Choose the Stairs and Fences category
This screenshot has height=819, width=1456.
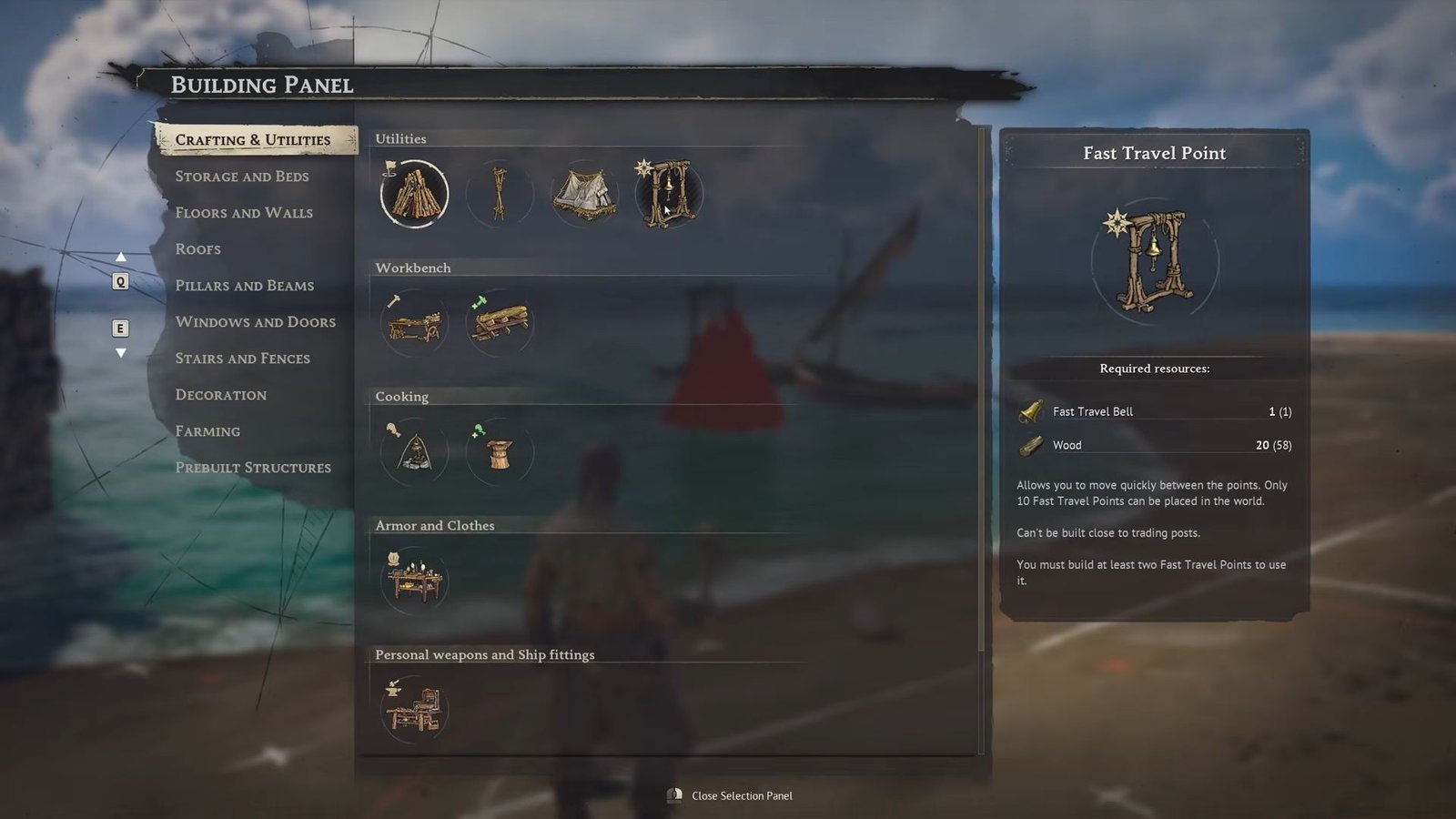(x=243, y=359)
